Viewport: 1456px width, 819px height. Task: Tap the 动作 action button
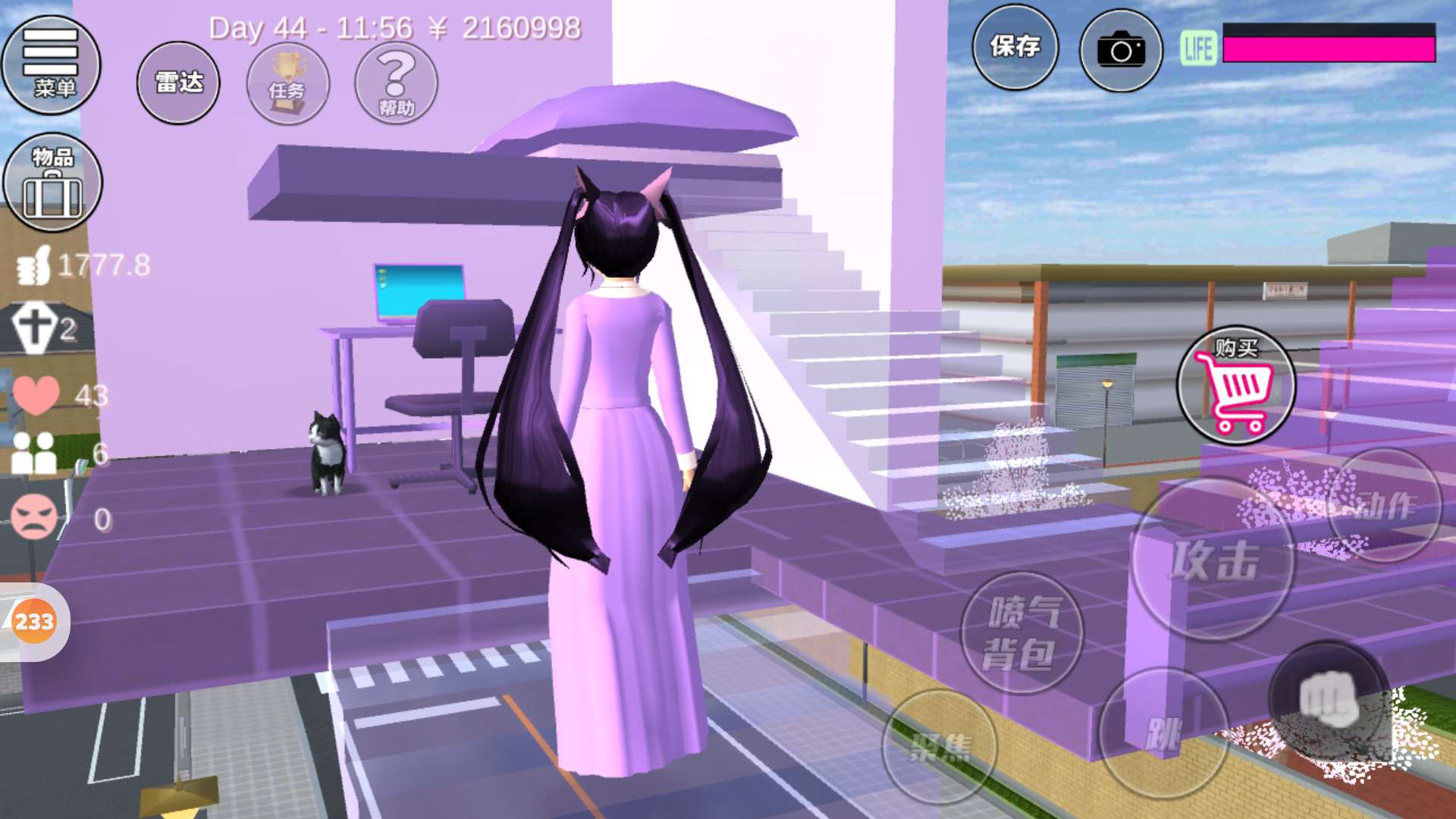(1385, 505)
